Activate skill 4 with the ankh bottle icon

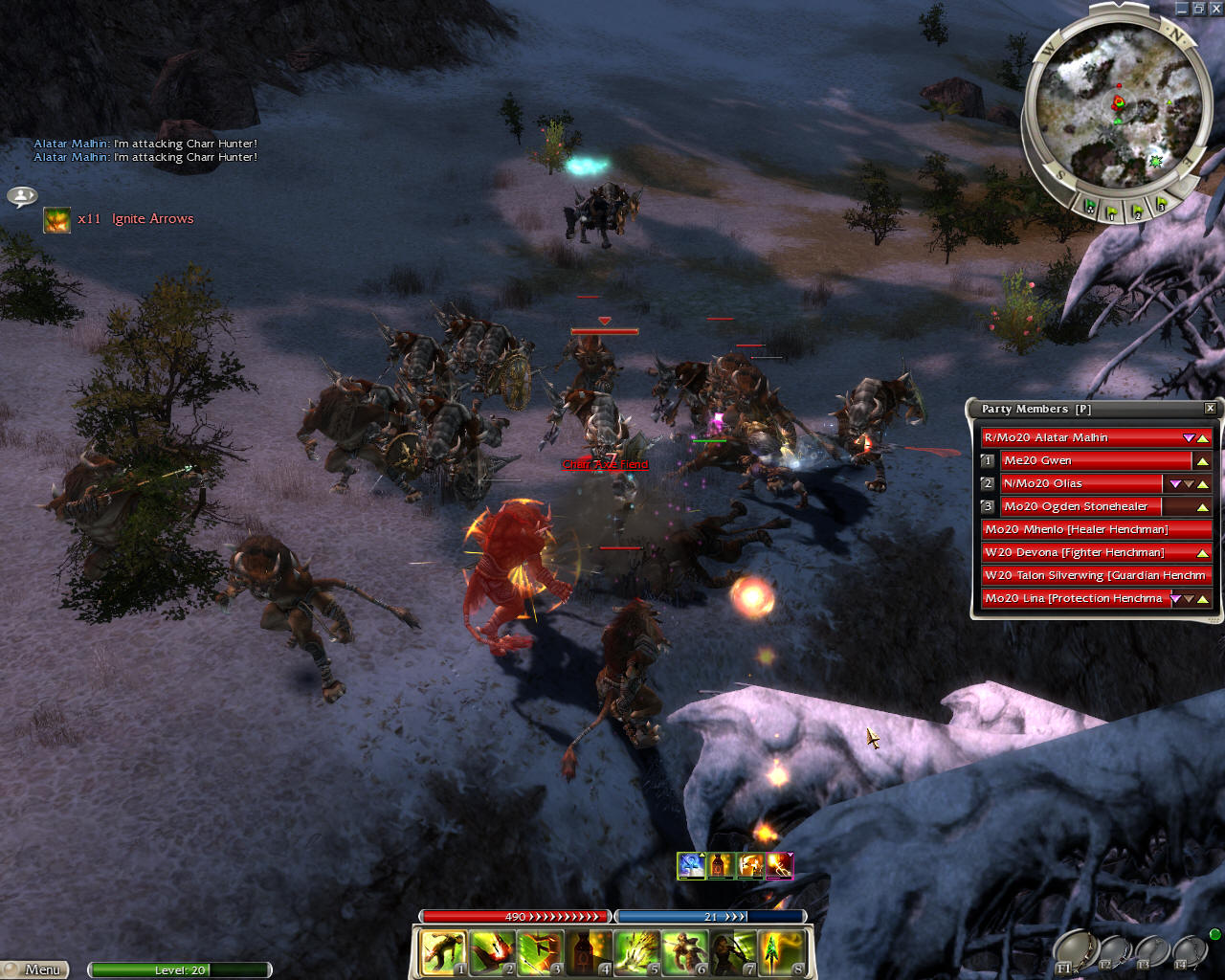click(589, 953)
